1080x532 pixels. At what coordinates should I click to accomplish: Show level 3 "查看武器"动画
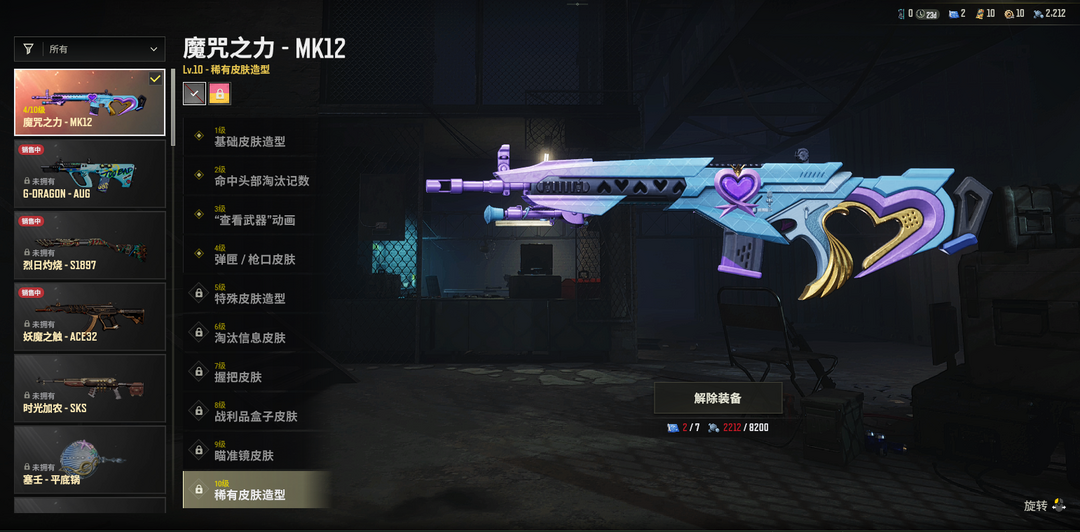point(256,215)
